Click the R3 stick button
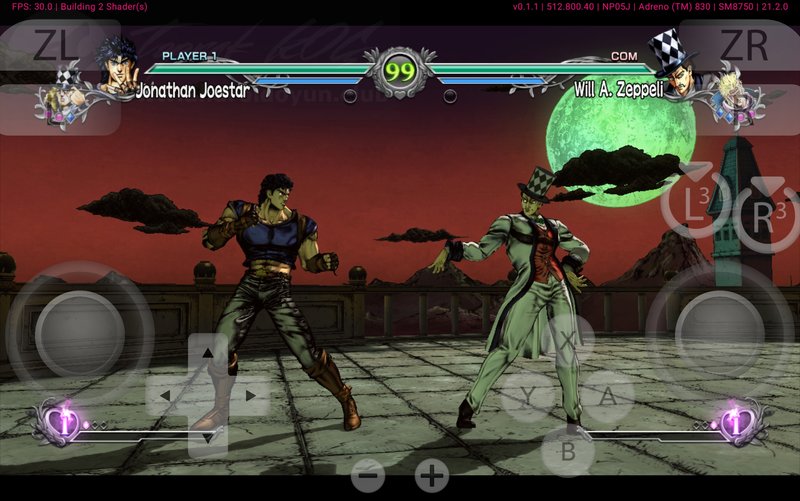 coord(765,212)
